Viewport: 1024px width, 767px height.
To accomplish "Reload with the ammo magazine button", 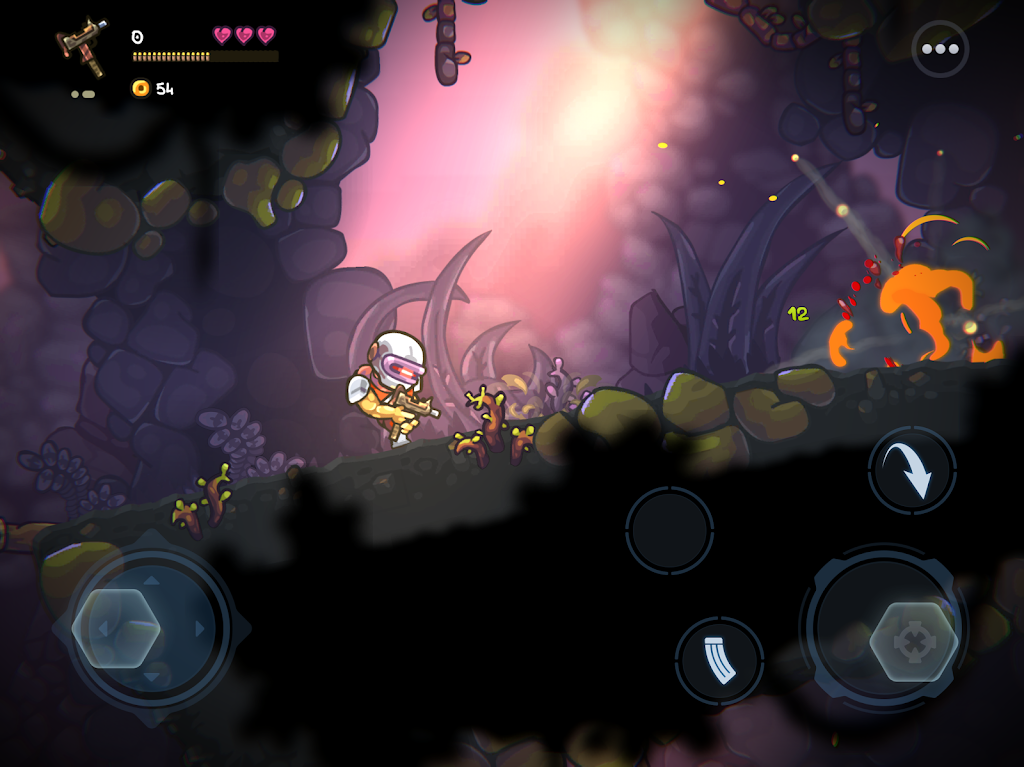I will (x=719, y=661).
